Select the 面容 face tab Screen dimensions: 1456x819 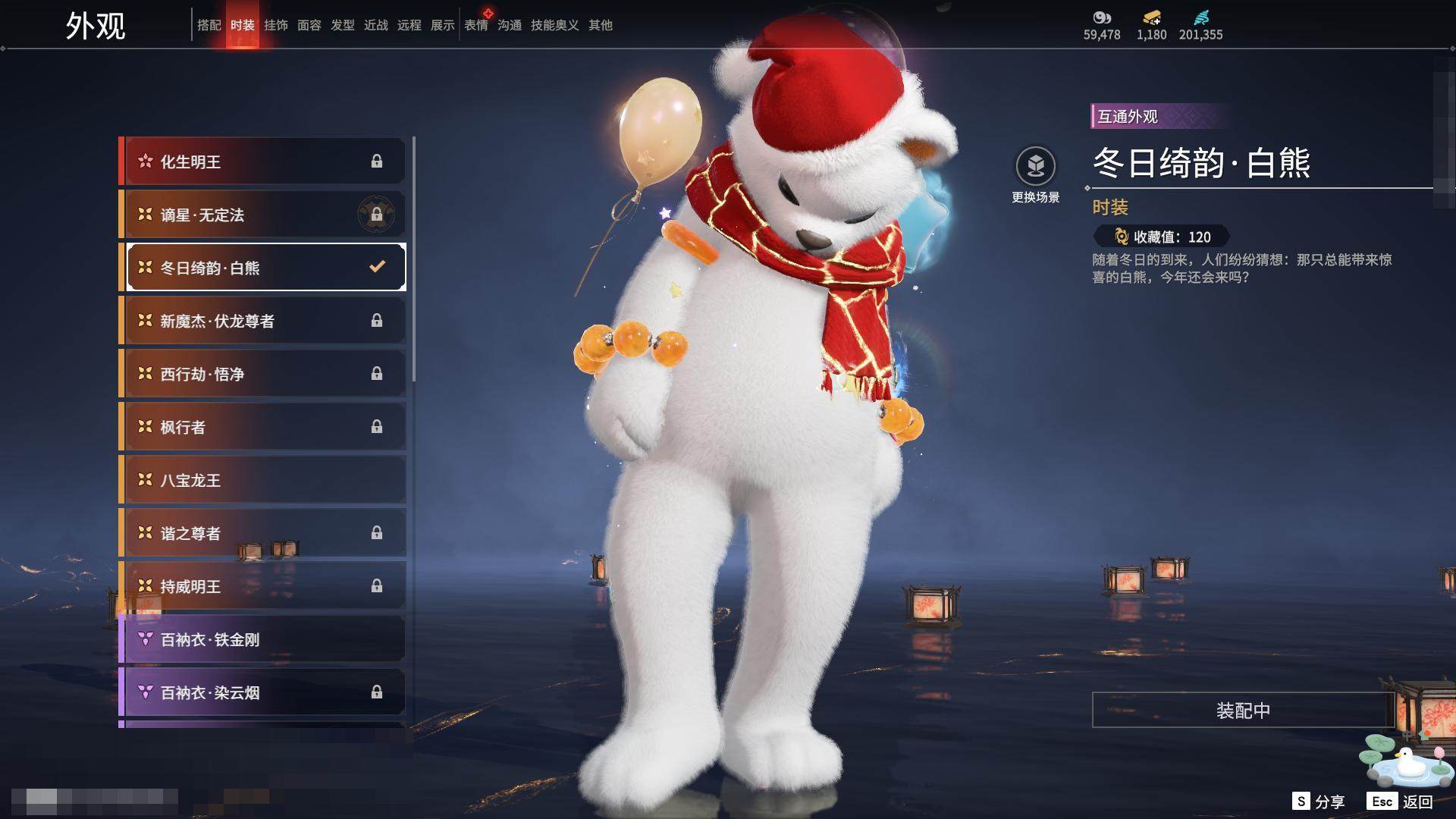point(309,25)
